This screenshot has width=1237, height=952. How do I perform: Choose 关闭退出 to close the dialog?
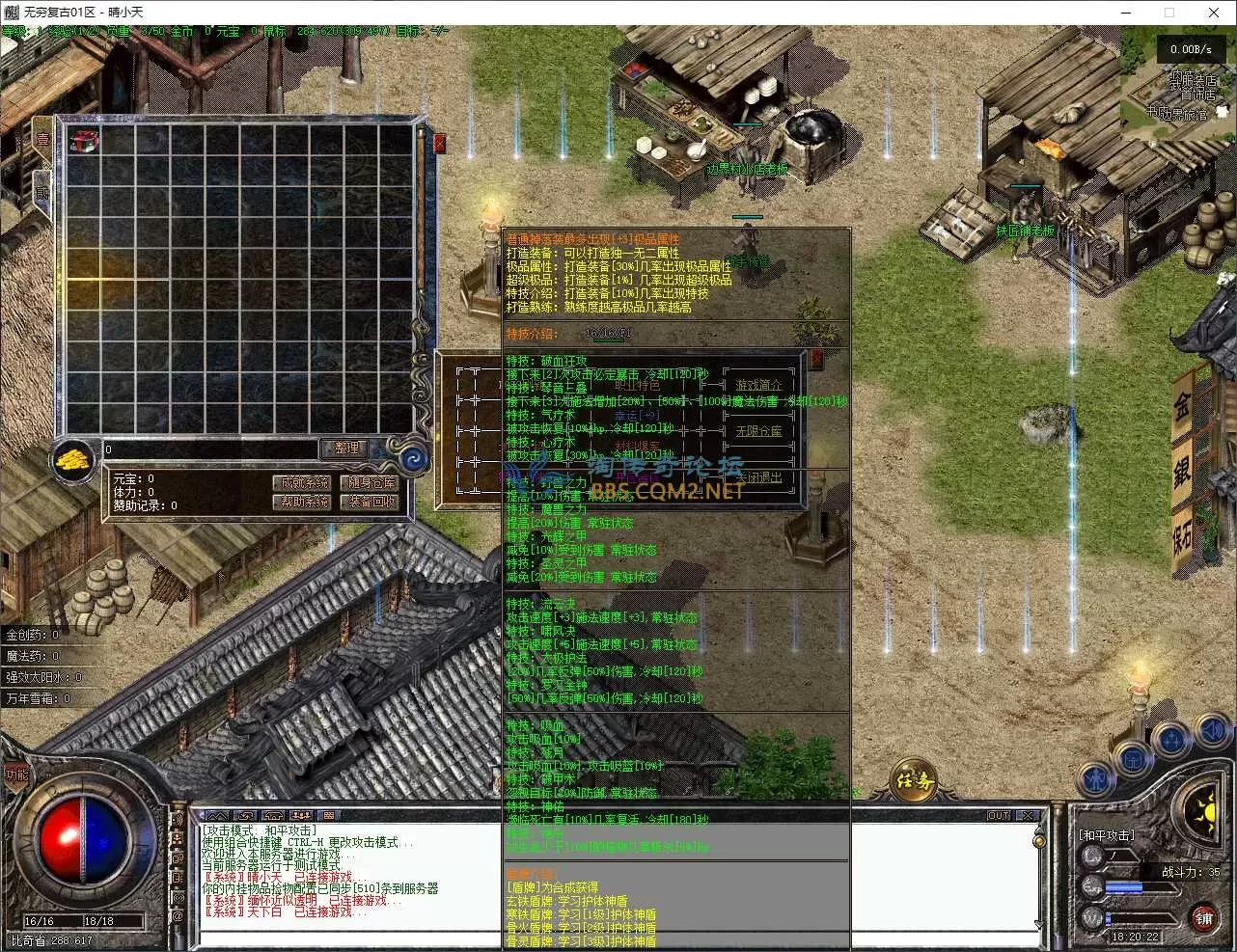758,477
